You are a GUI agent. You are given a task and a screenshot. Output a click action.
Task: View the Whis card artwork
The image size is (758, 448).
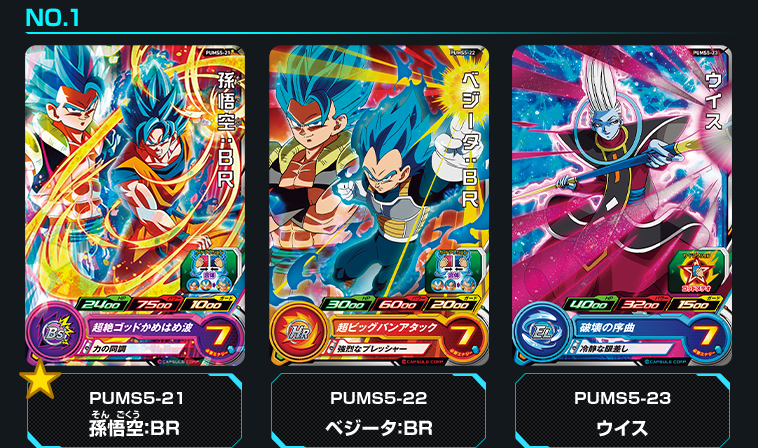point(621,204)
